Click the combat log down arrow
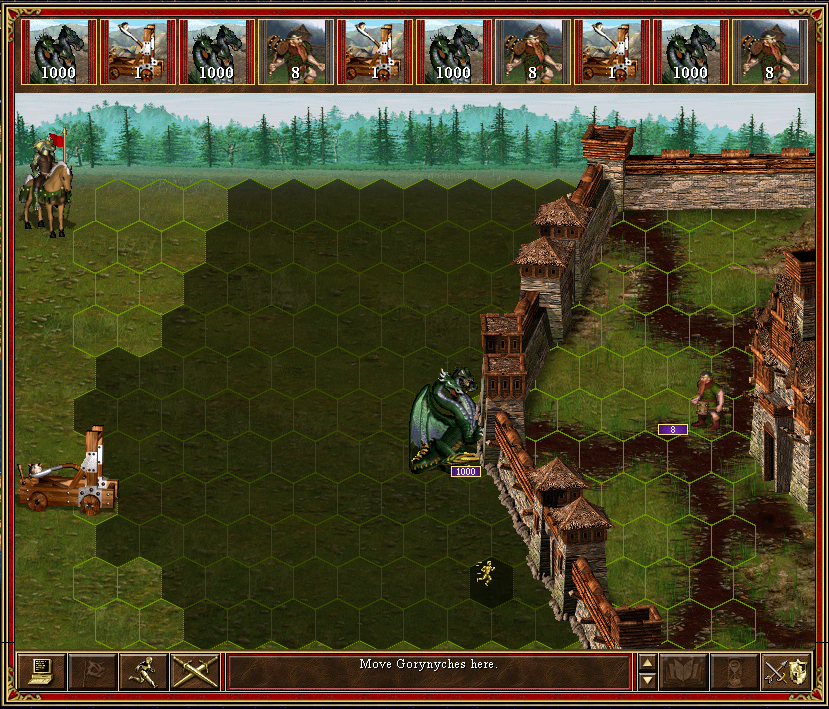The height and width of the screenshot is (709, 829). pos(647,681)
